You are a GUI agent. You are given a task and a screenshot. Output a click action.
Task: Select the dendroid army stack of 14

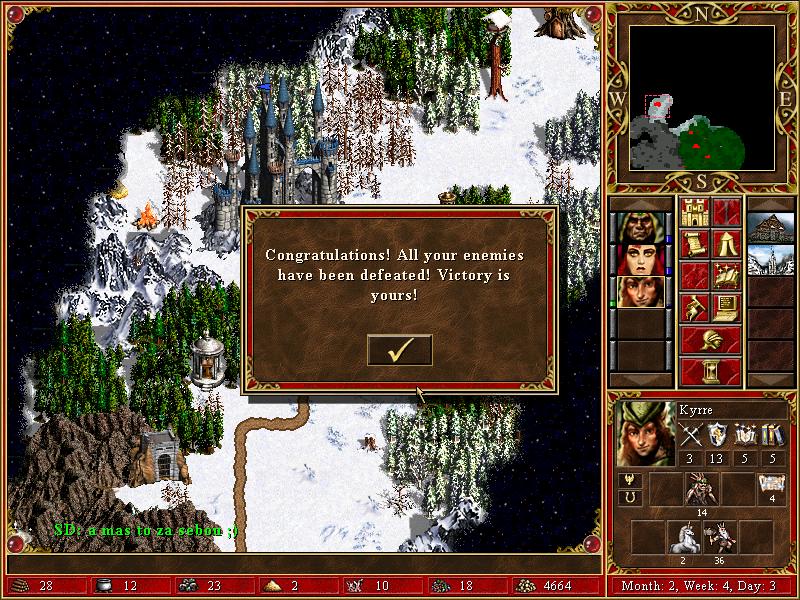coord(702,490)
